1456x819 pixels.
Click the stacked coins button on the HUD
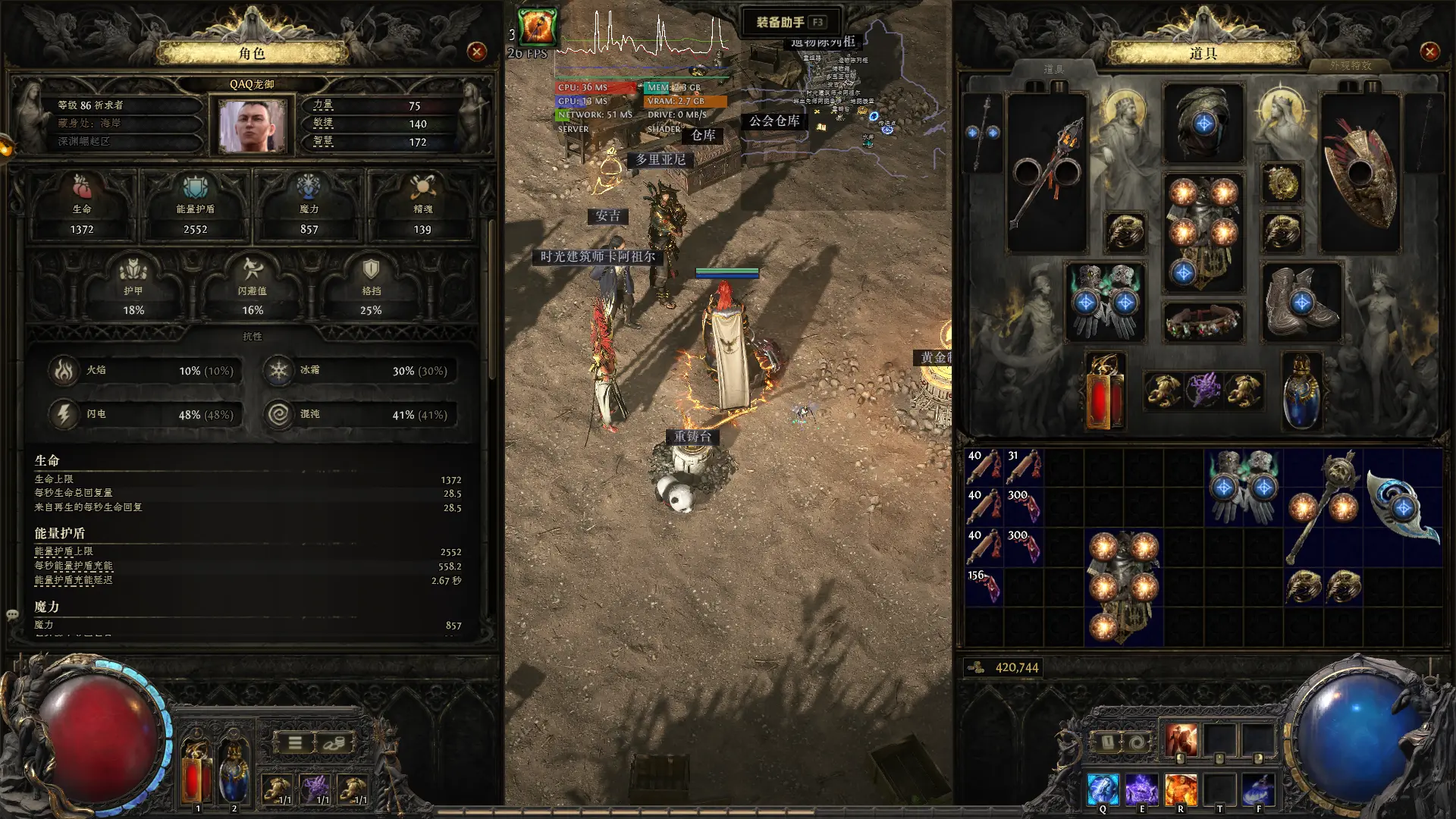[x=333, y=743]
